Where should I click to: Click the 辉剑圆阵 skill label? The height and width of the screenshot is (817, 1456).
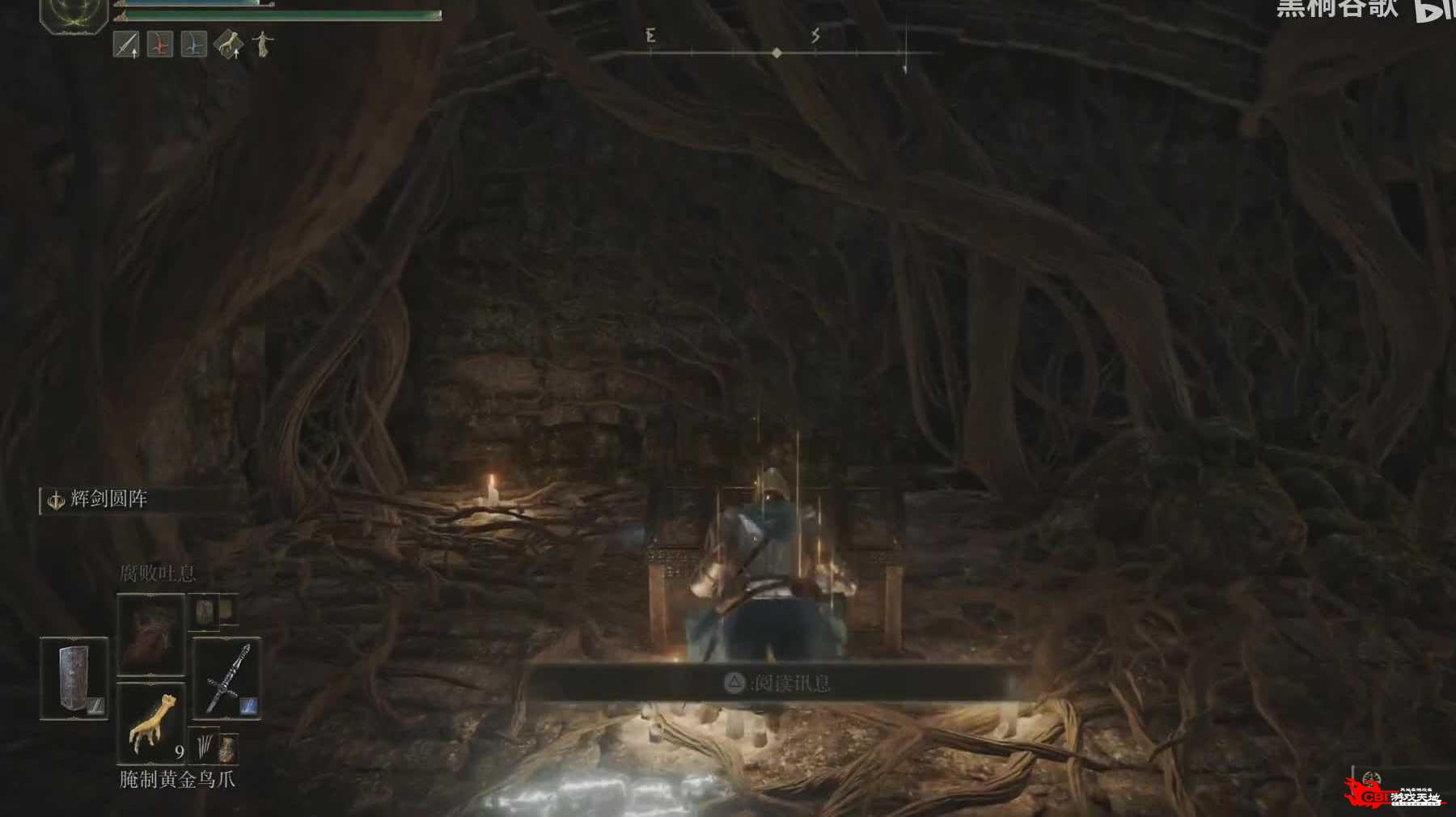coord(108,499)
